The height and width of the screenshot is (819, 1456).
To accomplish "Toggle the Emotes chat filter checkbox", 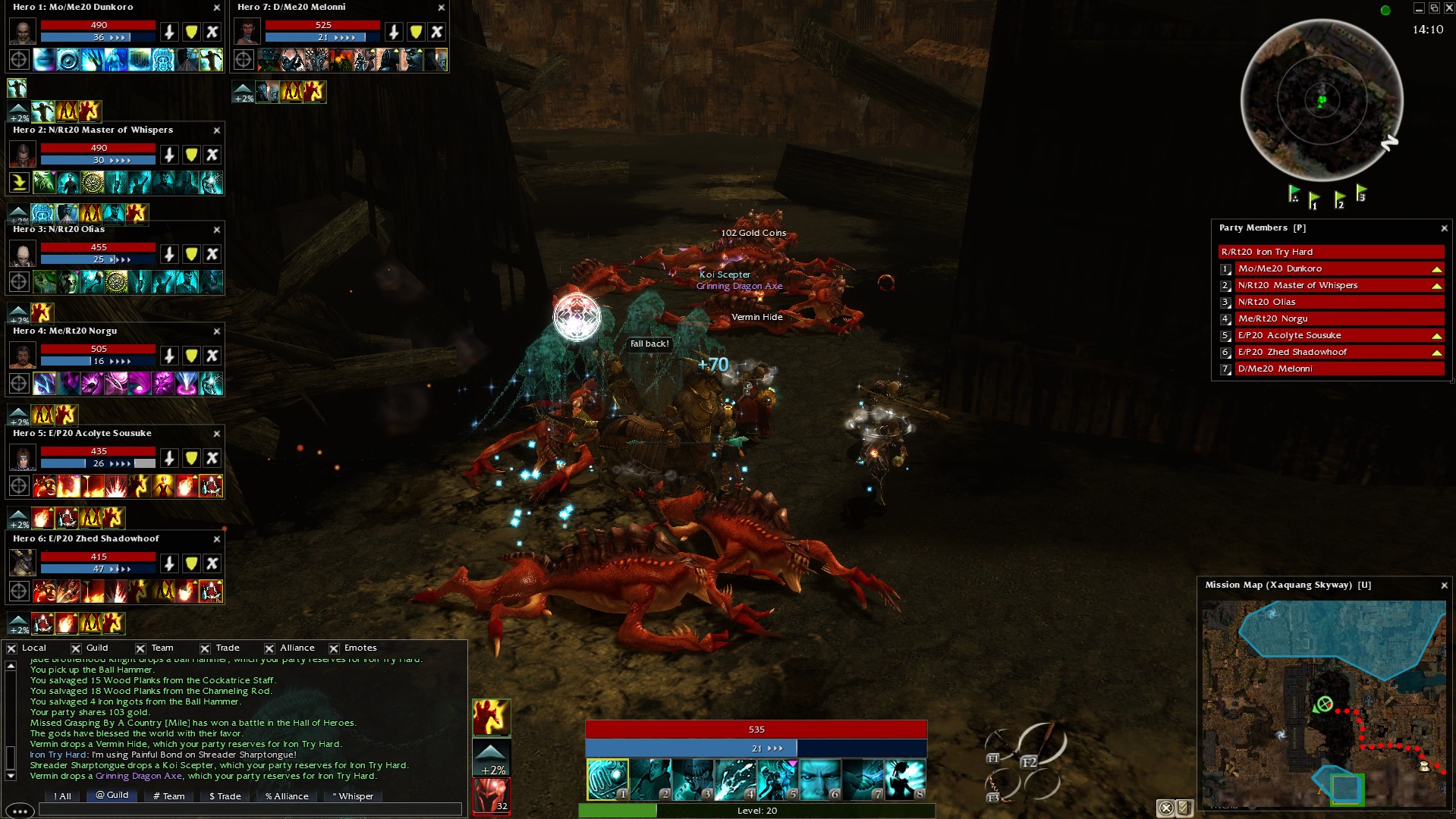I will (334, 648).
